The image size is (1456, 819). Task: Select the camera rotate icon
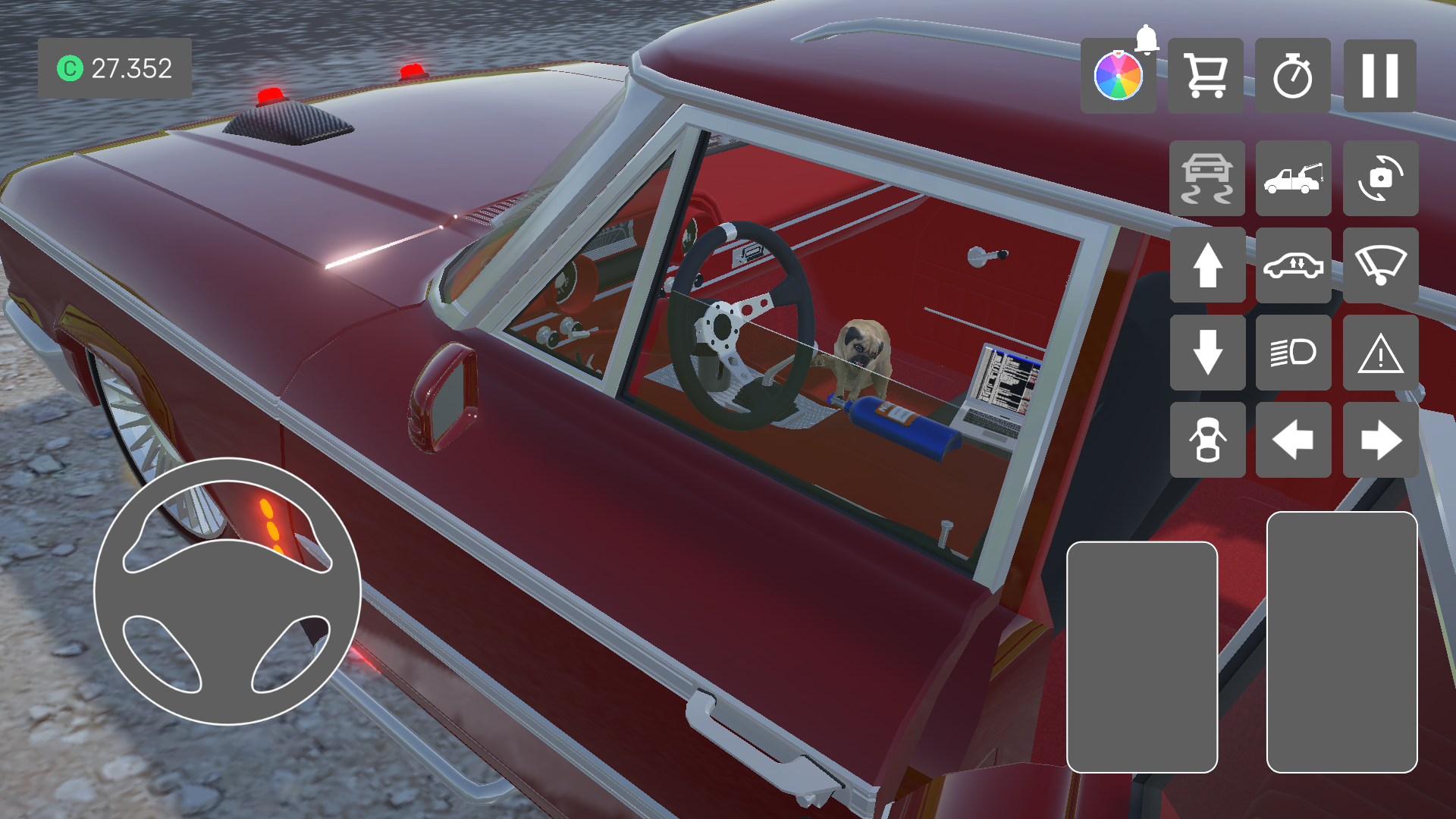pyautogui.click(x=1379, y=178)
